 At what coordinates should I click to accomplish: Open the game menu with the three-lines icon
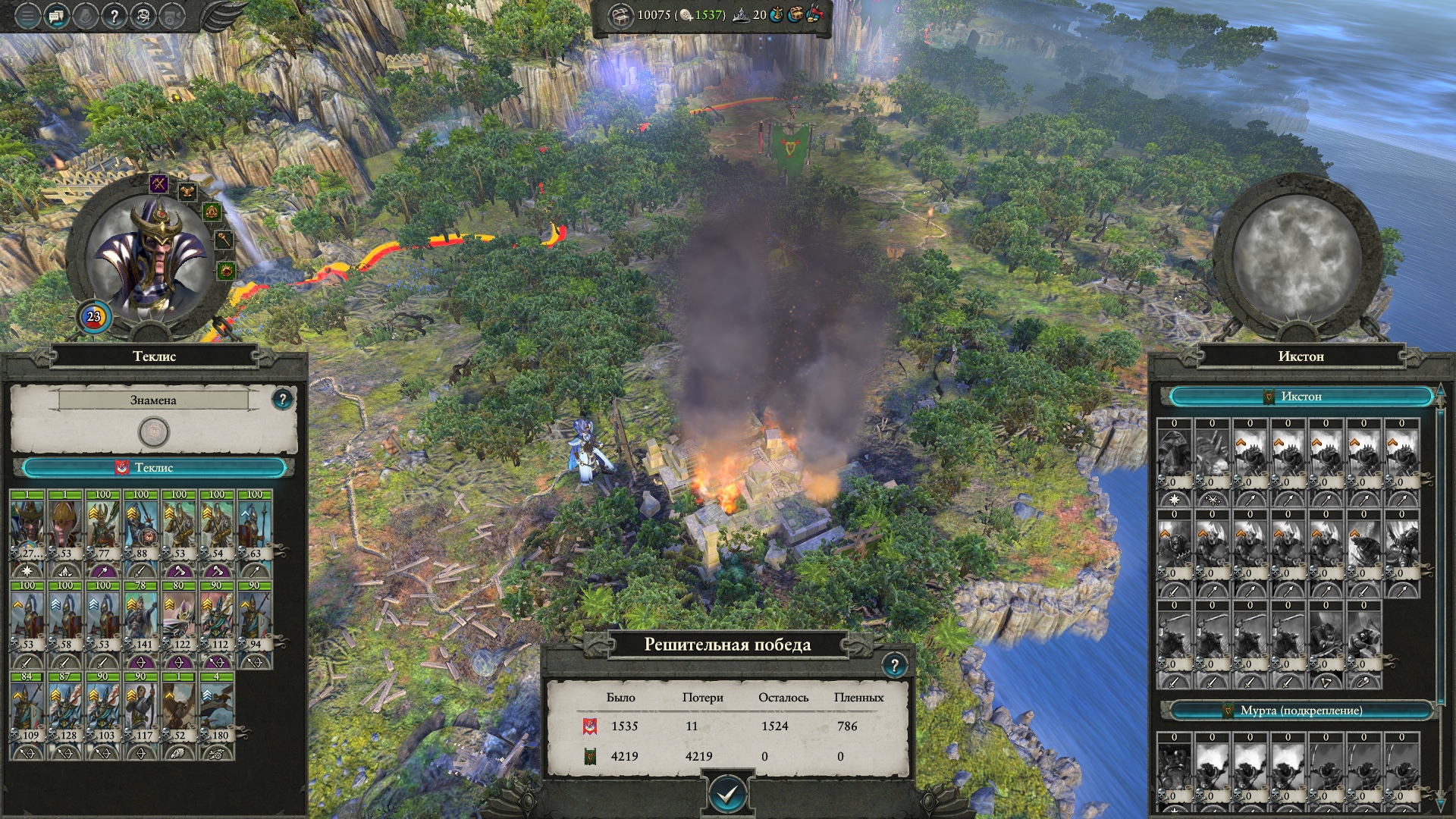pos(27,16)
